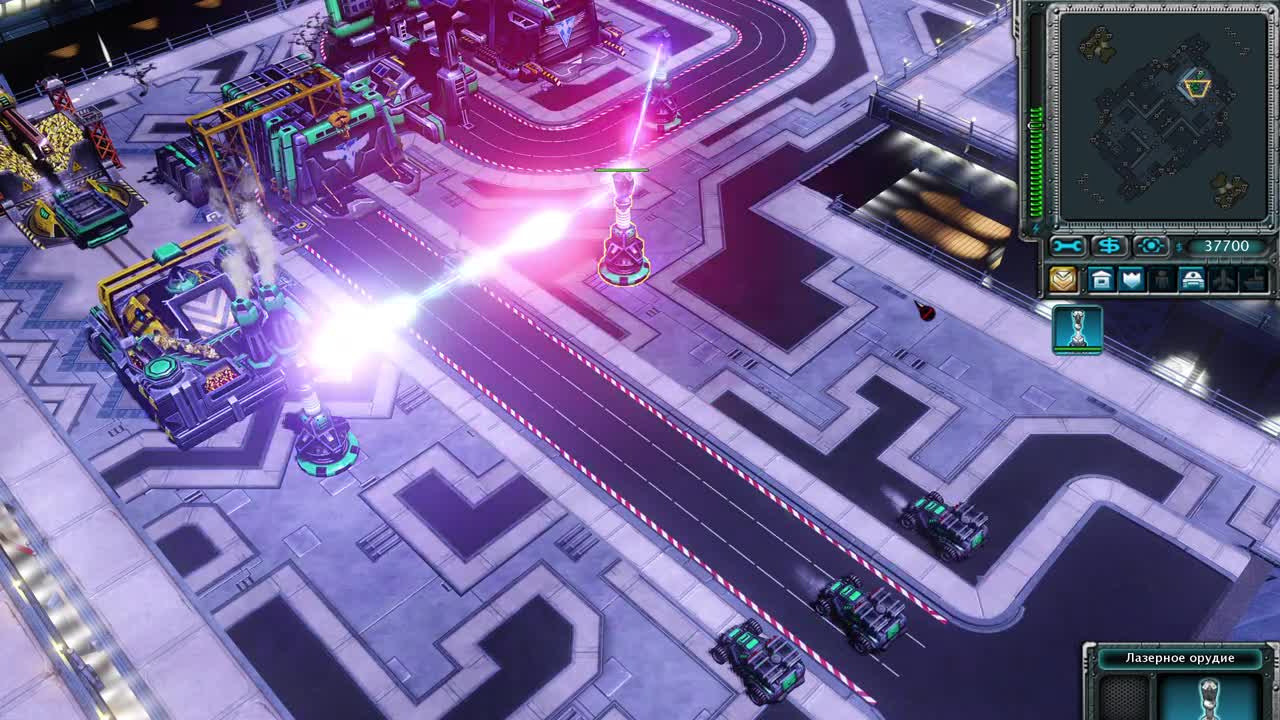Viewport: 1280px width, 720px height.
Task: Switch to the production structures build tab
Action: (1101, 280)
